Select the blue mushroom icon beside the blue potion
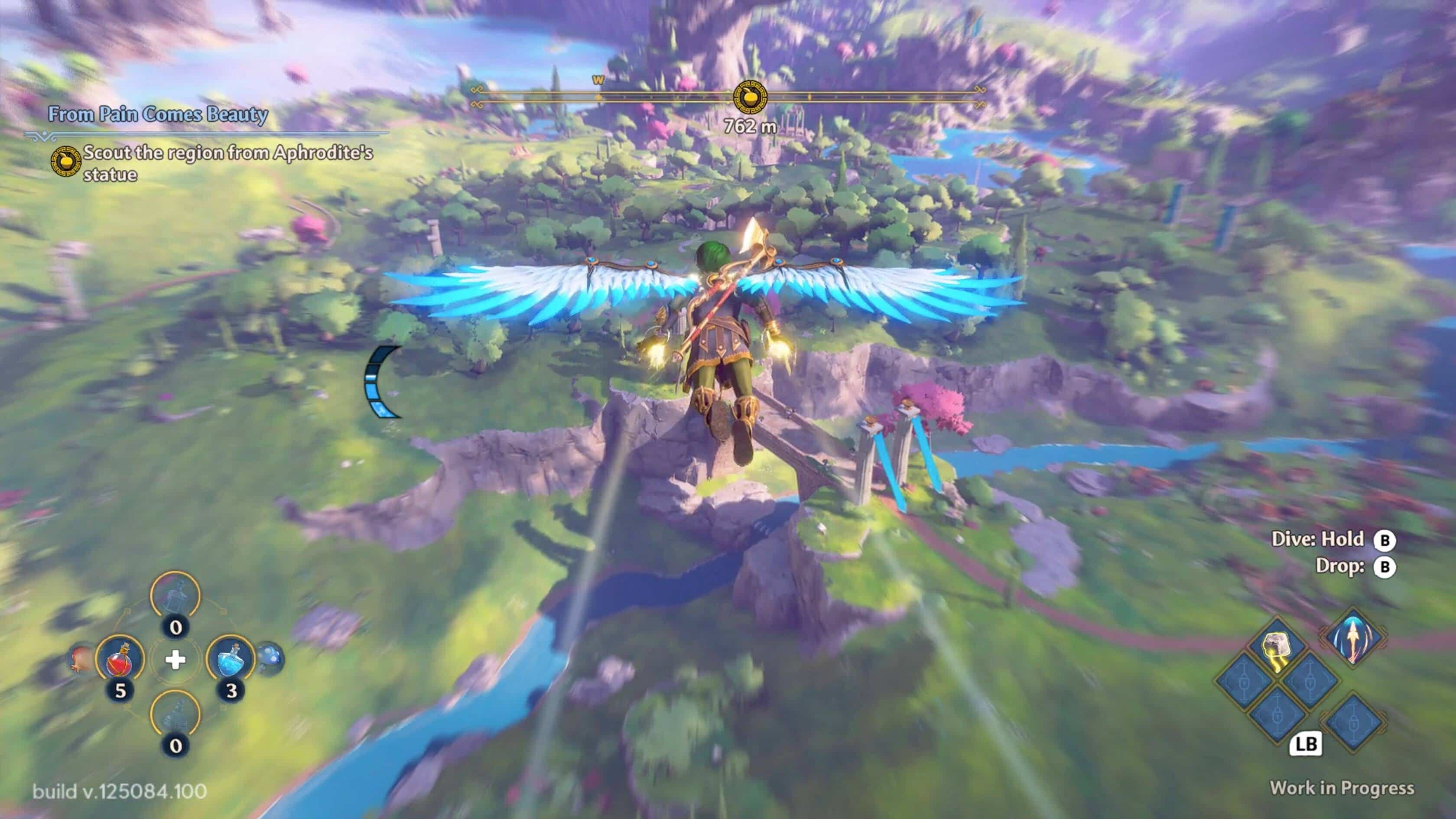This screenshot has width=1456, height=819. tap(270, 659)
